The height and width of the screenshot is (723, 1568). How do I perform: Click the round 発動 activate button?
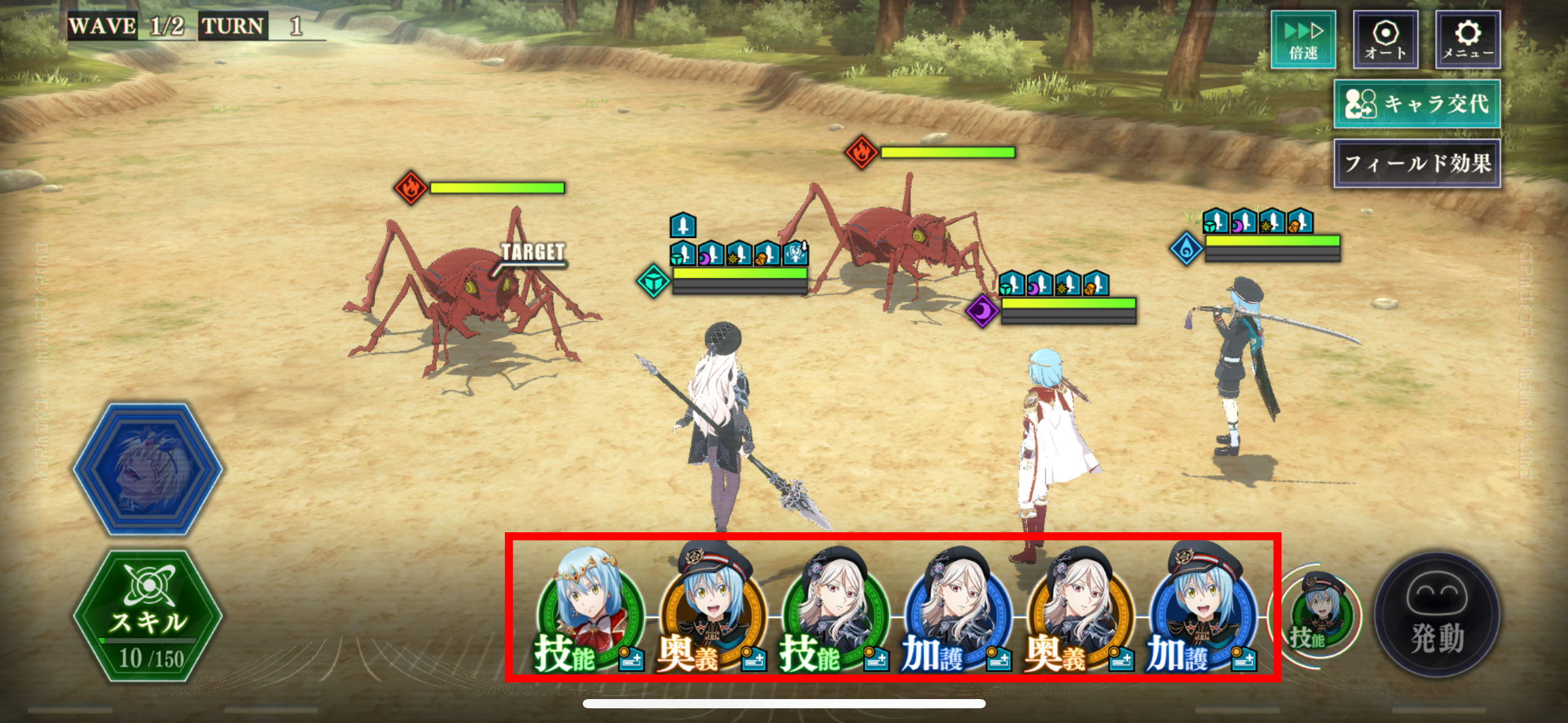pyautogui.click(x=1437, y=615)
